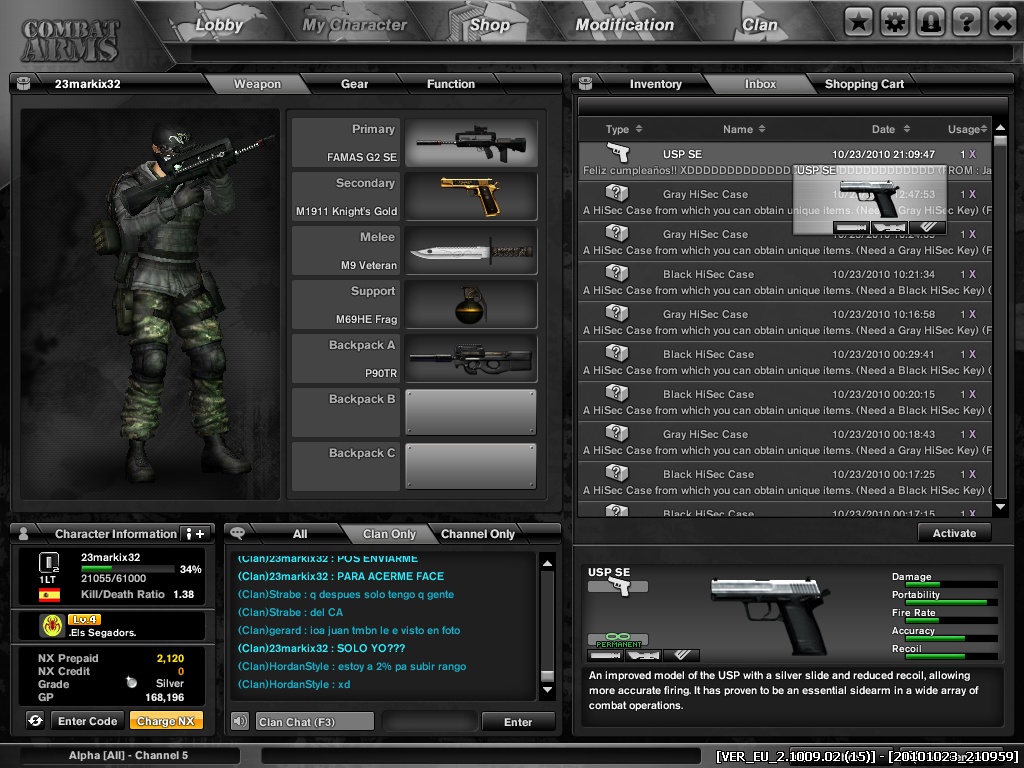Open the Lobby menu

pos(219,25)
